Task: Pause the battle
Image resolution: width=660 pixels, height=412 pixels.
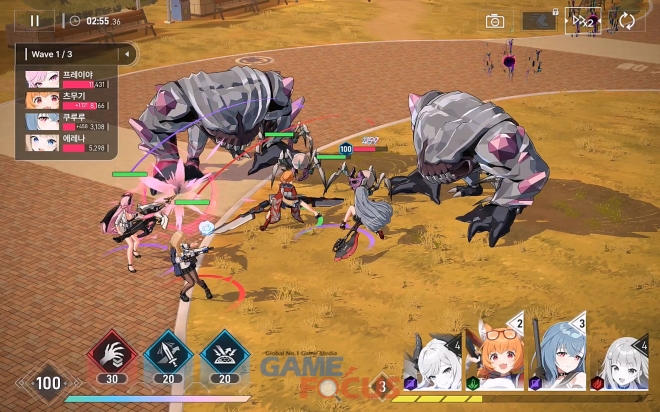Action: 35,20
